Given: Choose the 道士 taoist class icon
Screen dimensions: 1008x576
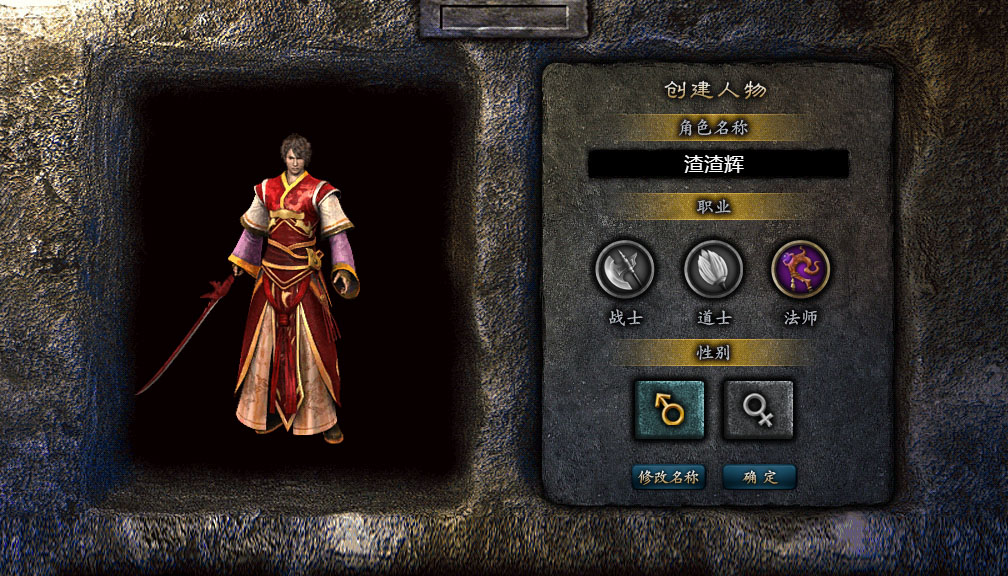Looking at the screenshot, I should (x=713, y=269).
